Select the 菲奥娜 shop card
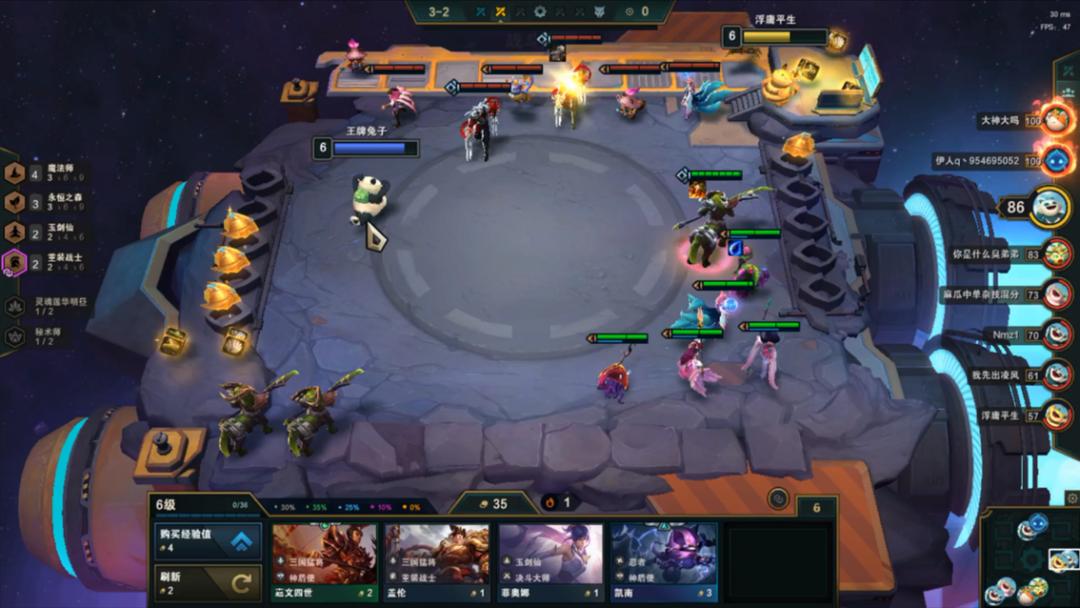The height and width of the screenshot is (608, 1080). click(551, 562)
